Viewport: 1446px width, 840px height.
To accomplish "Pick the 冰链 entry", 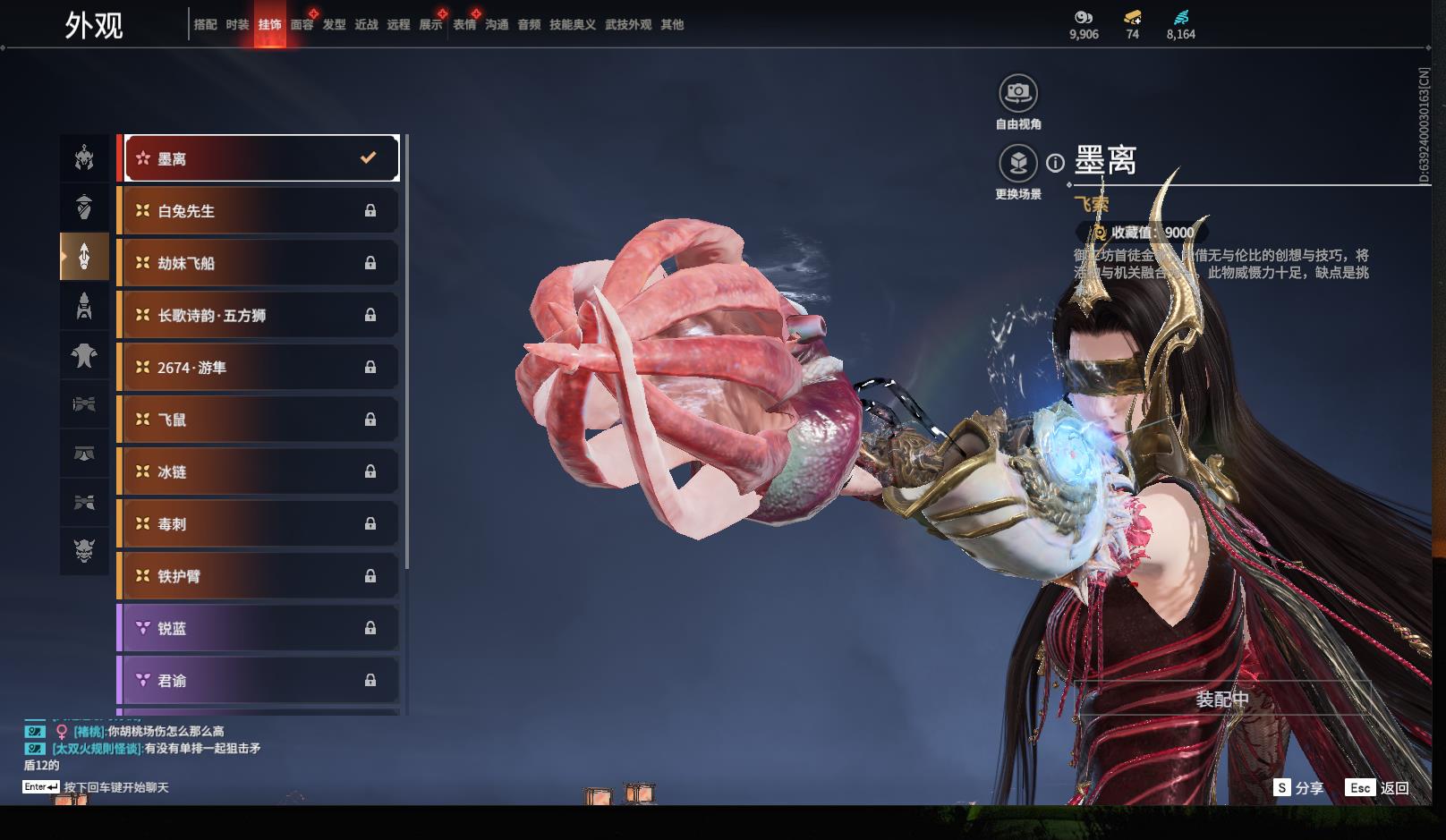I will click(259, 471).
